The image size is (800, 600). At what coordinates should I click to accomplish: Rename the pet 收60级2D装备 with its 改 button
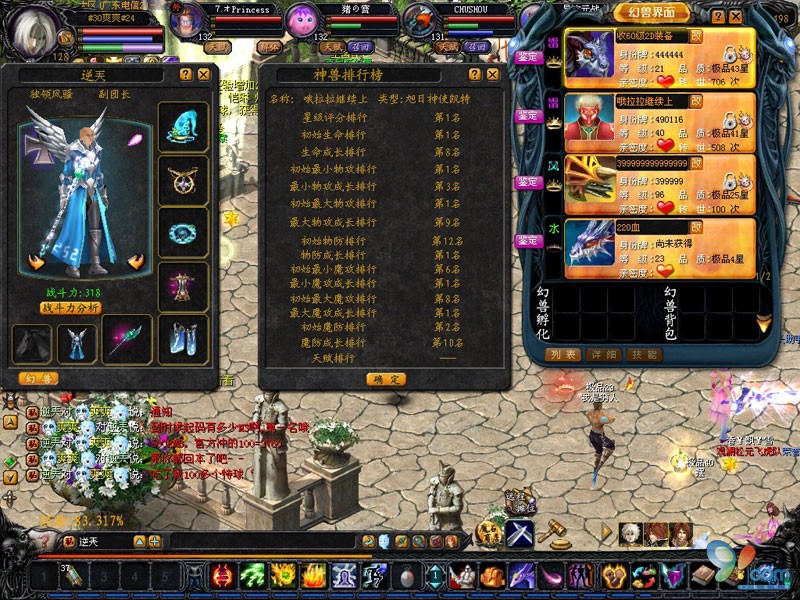[x=697, y=36]
